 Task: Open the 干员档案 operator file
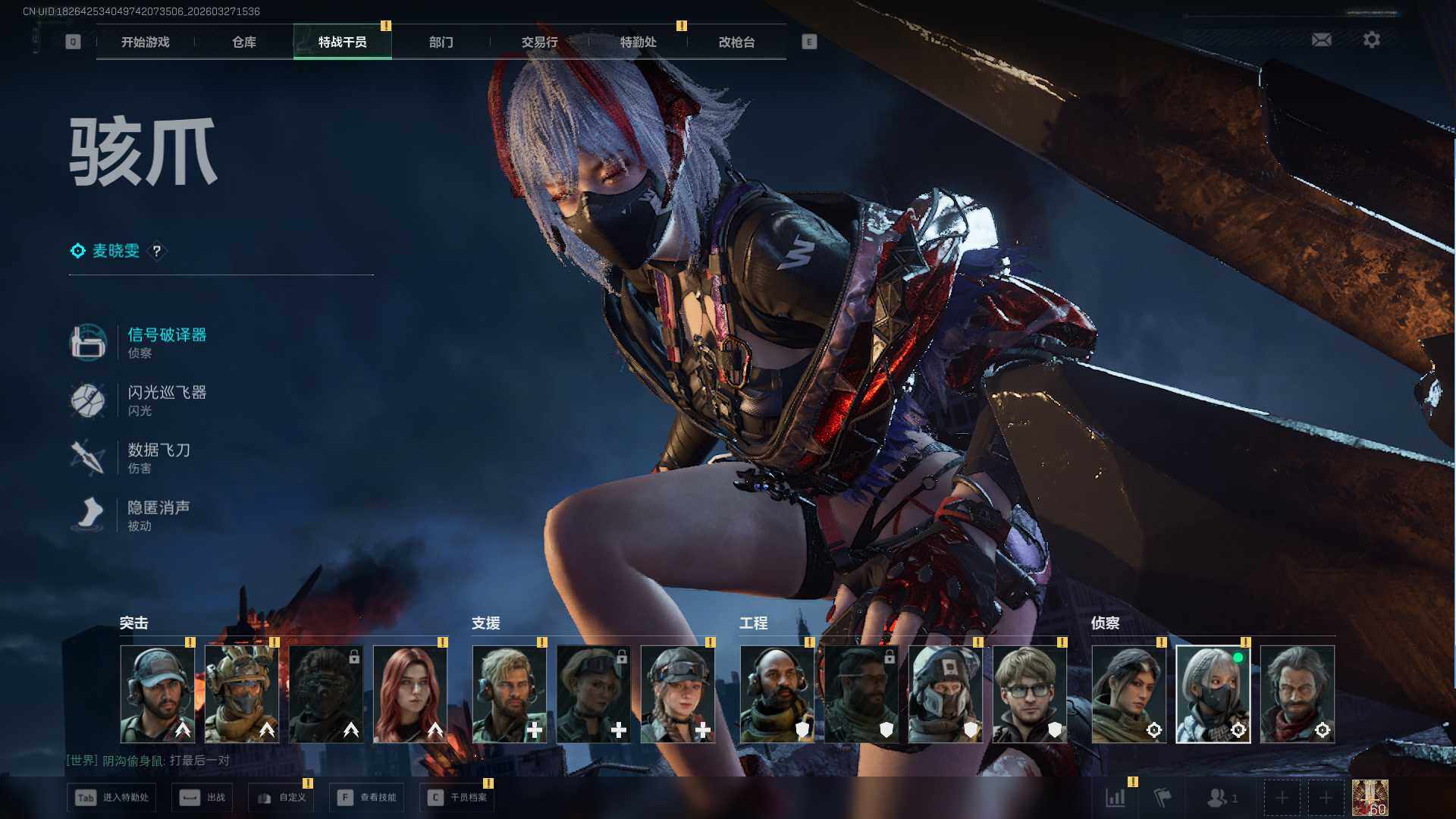tap(457, 798)
